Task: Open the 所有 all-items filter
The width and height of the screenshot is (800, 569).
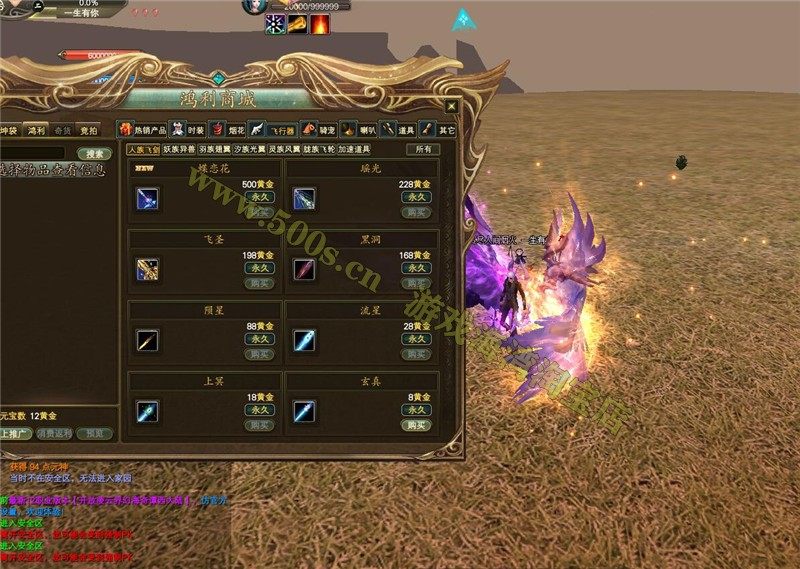Action: (x=424, y=150)
